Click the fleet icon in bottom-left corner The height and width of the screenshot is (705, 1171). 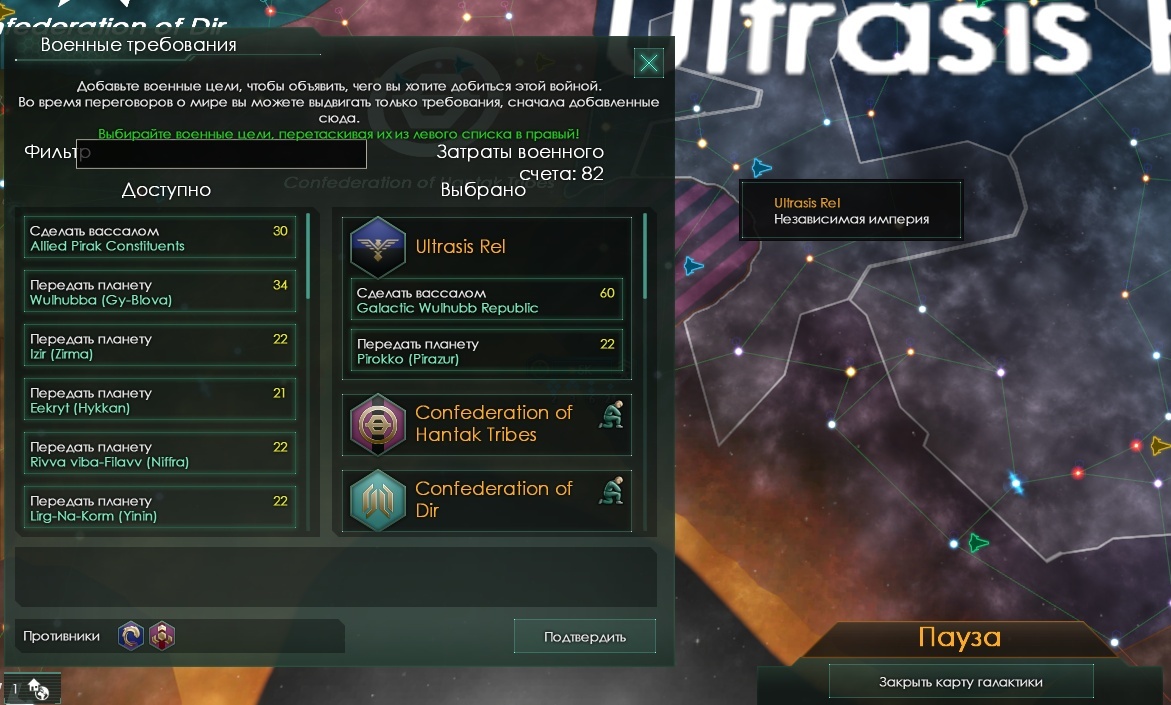pos(39,688)
